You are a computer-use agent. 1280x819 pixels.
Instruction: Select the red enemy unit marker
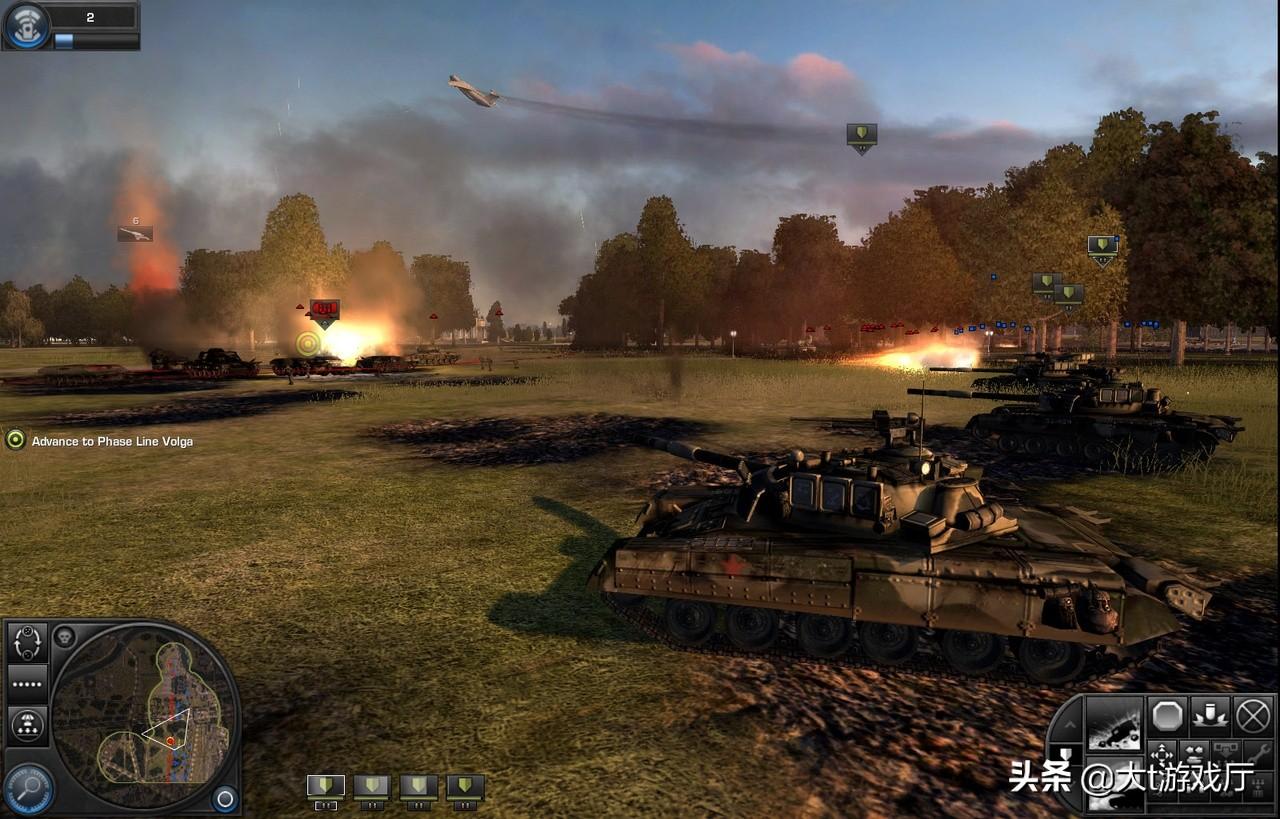(324, 311)
